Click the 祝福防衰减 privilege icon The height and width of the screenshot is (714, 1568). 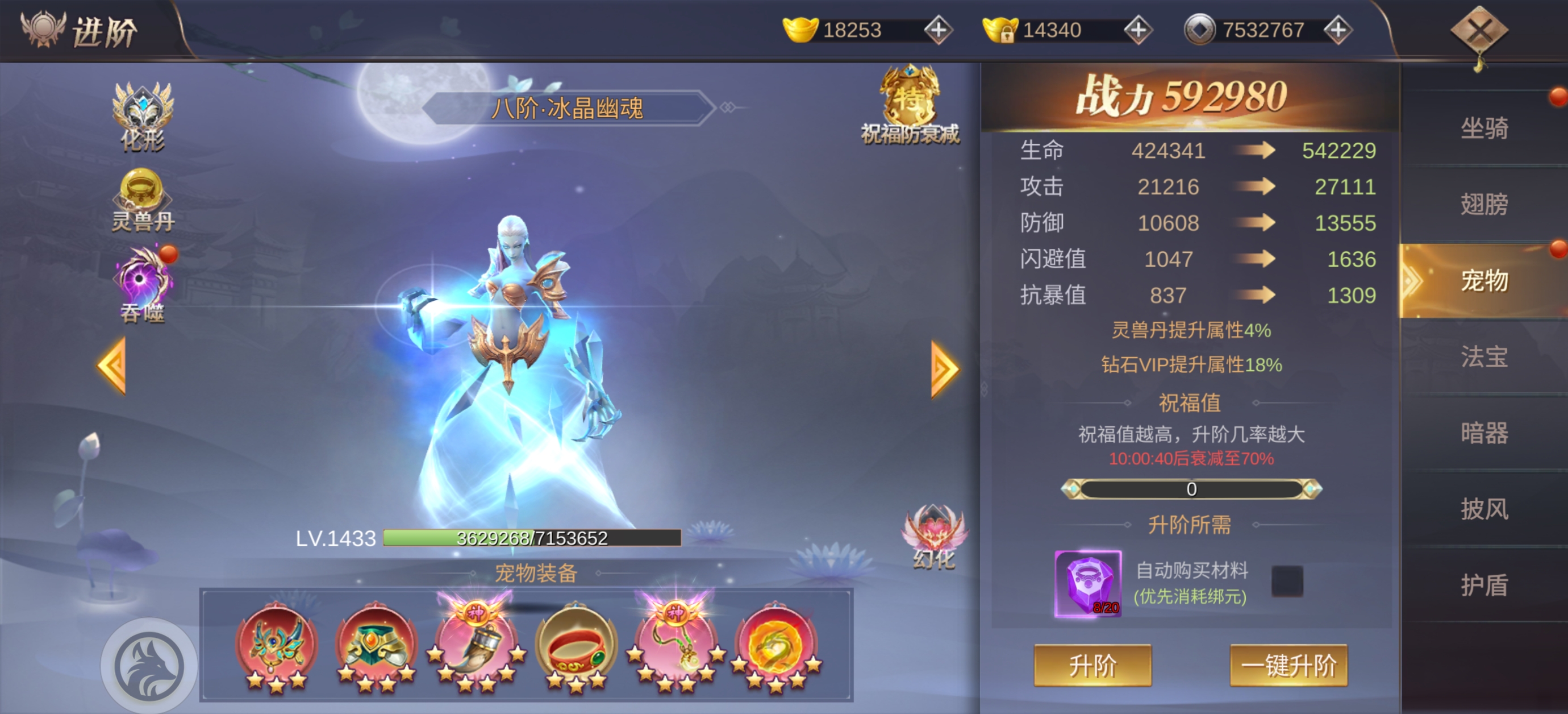[910, 105]
